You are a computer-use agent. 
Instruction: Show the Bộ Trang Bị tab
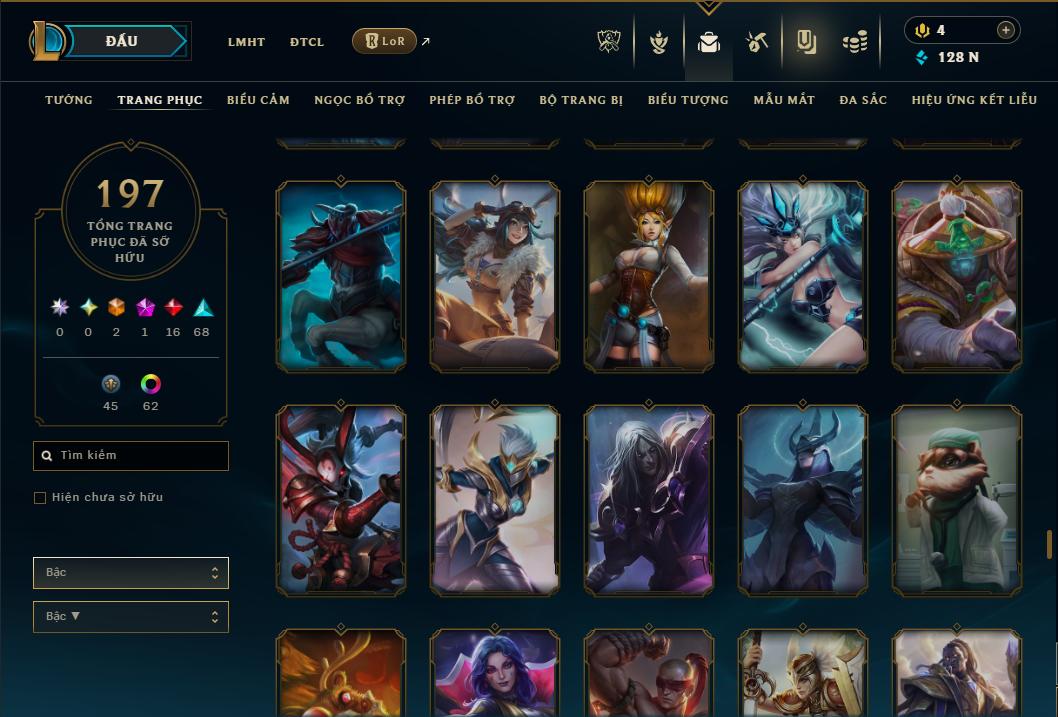click(x=581, y=100)
